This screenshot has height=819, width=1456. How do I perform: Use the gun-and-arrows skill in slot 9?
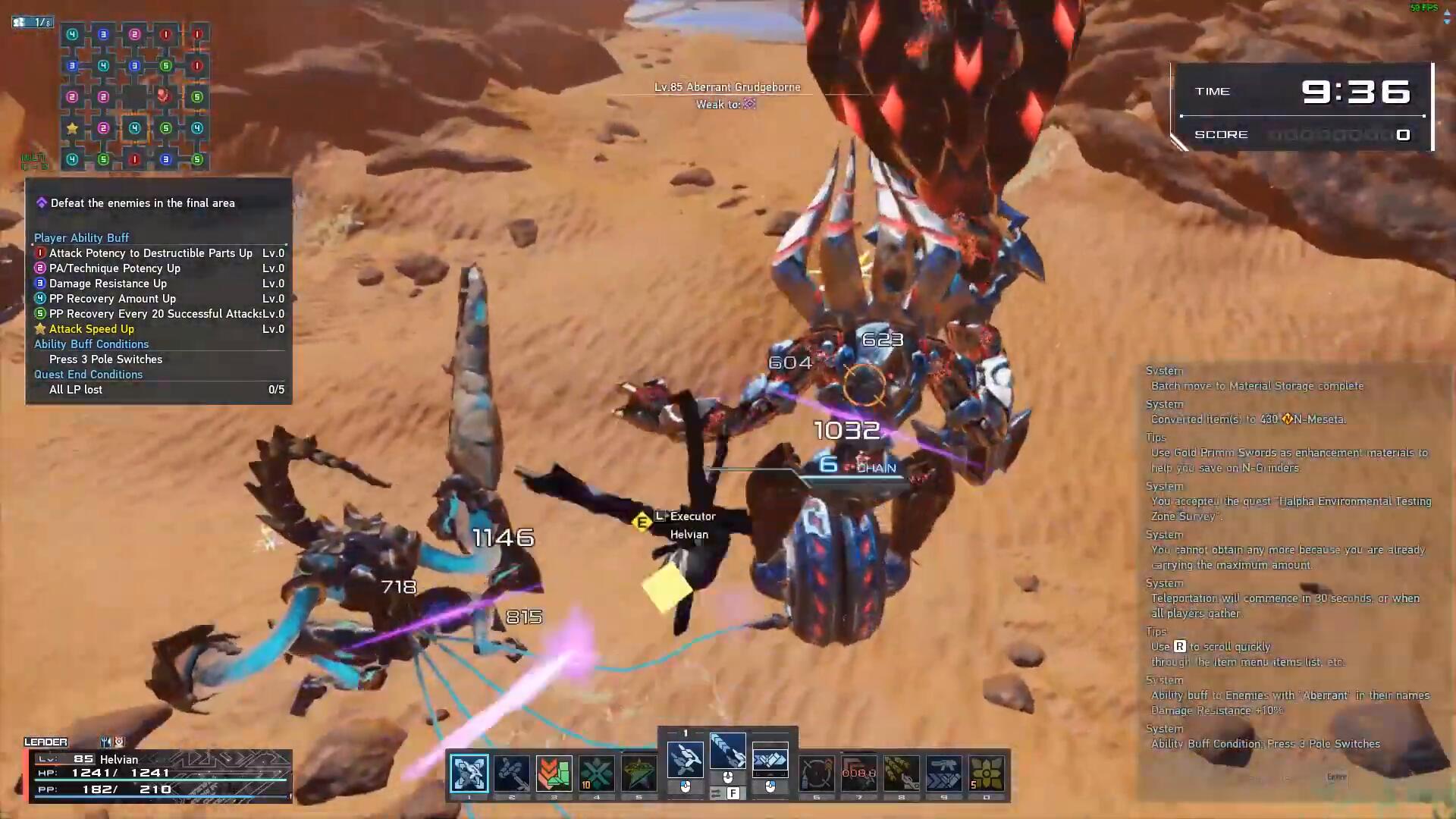tap(944, 773)
